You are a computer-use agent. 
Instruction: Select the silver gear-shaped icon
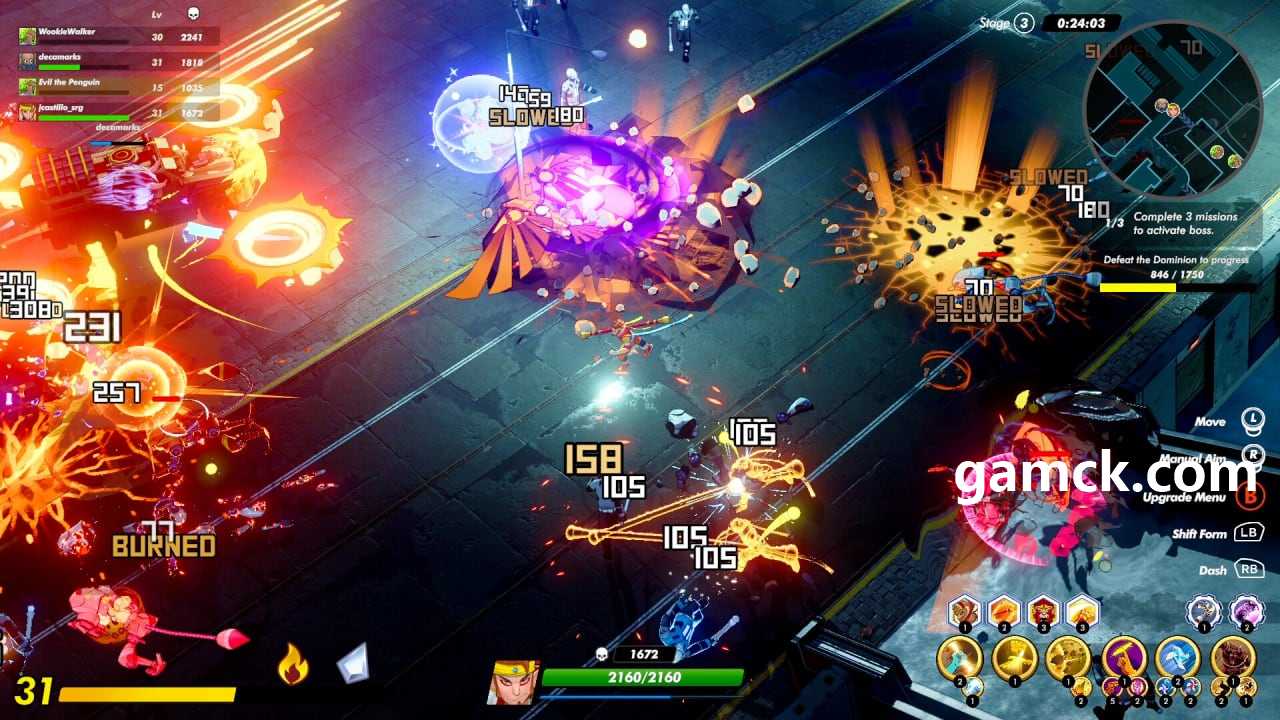click(1203, 610)
